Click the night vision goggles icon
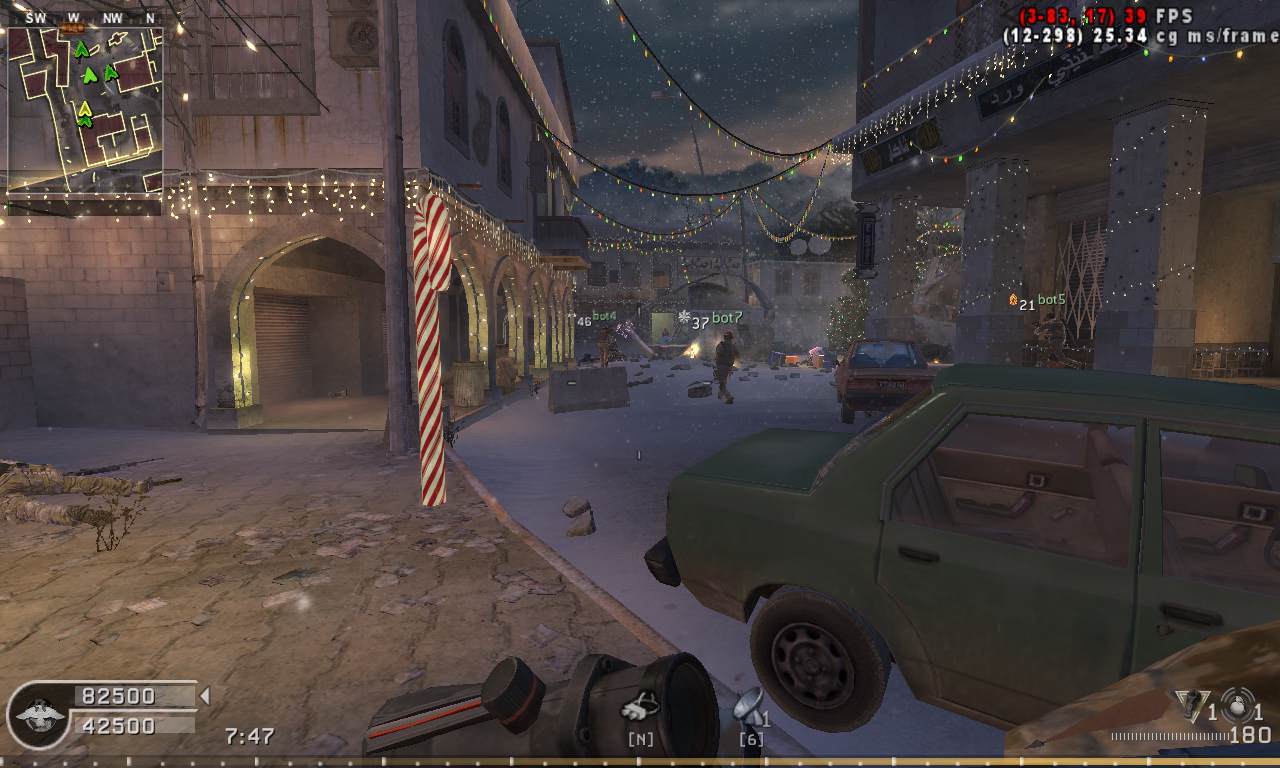This screenshot has height=768, width=1280. pos(640,709)
